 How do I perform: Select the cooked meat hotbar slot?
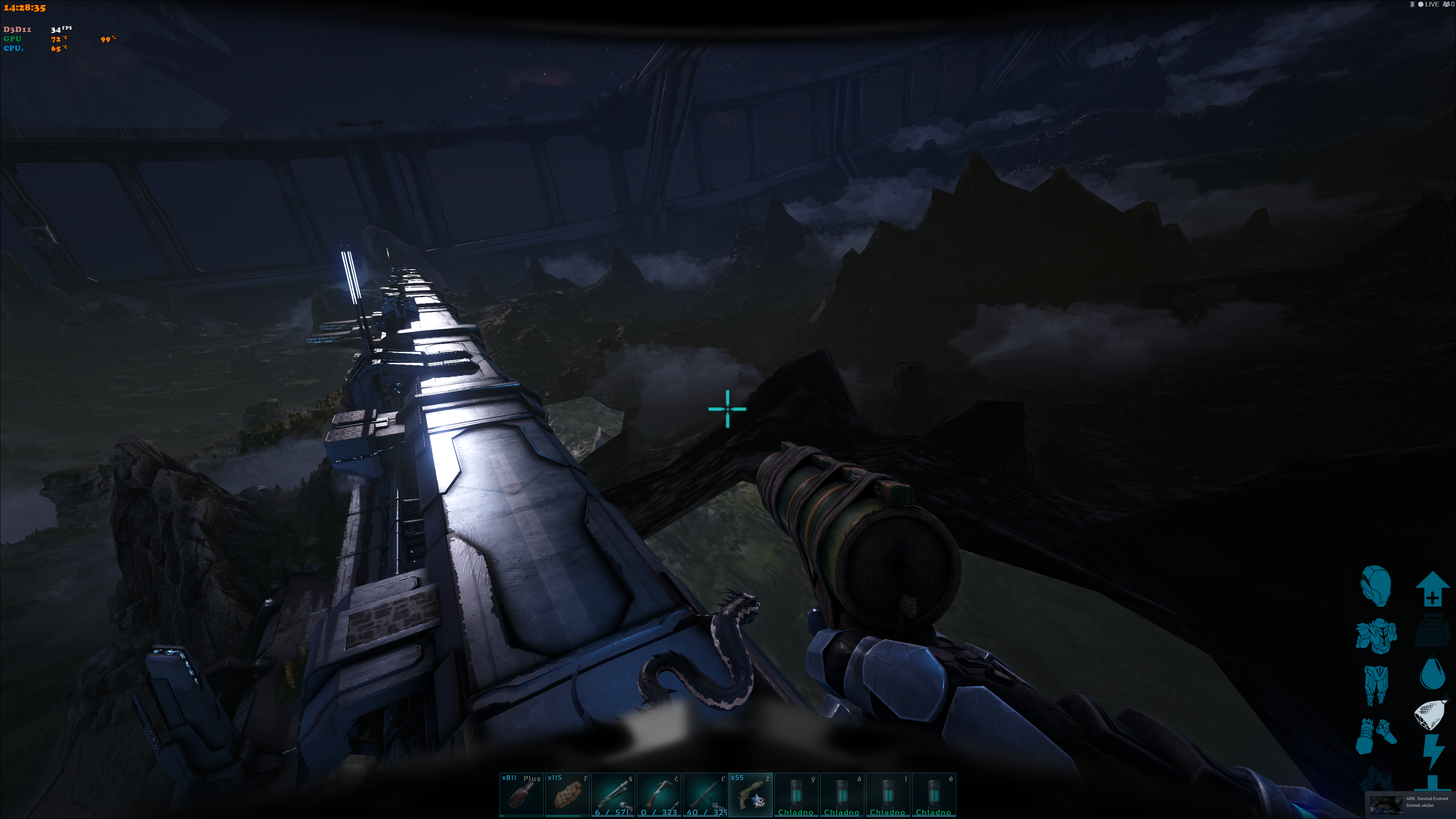566,795
